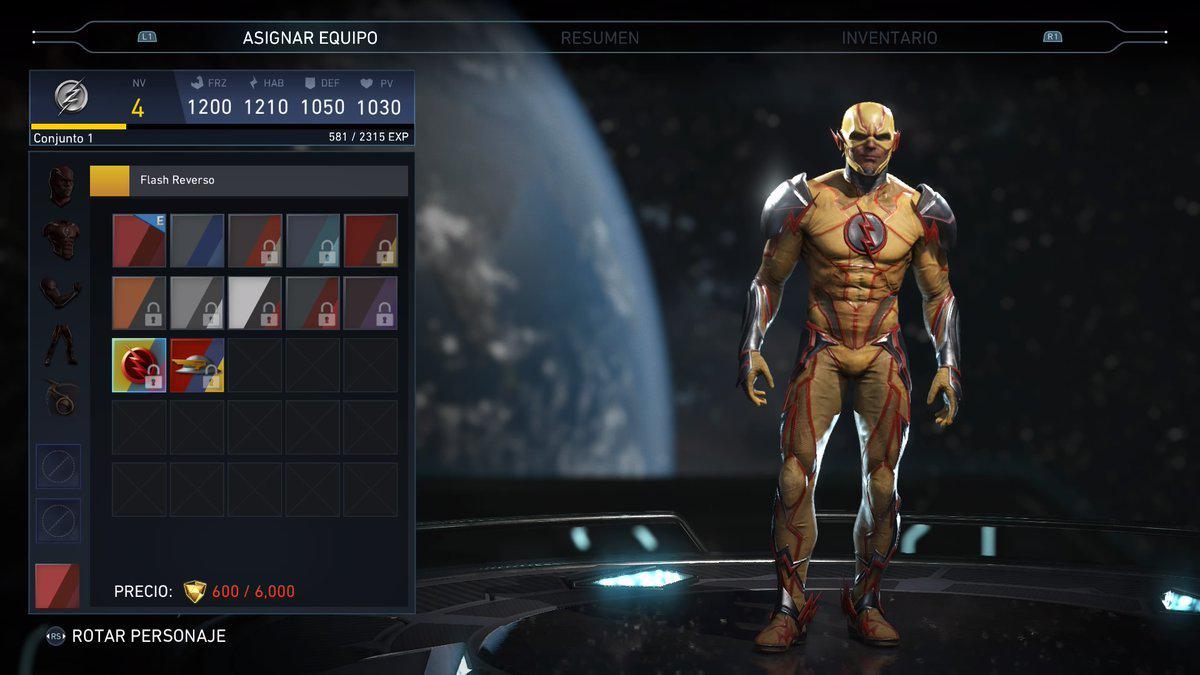Pick the locked teal-striped shader
The width and height of the screenshot is (1200, 675).
click(x=312, y=241)
